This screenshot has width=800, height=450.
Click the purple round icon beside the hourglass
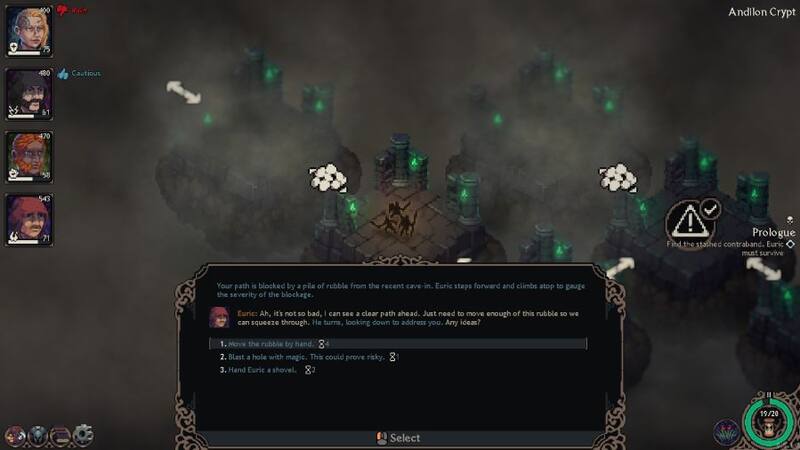coord(727,433)
